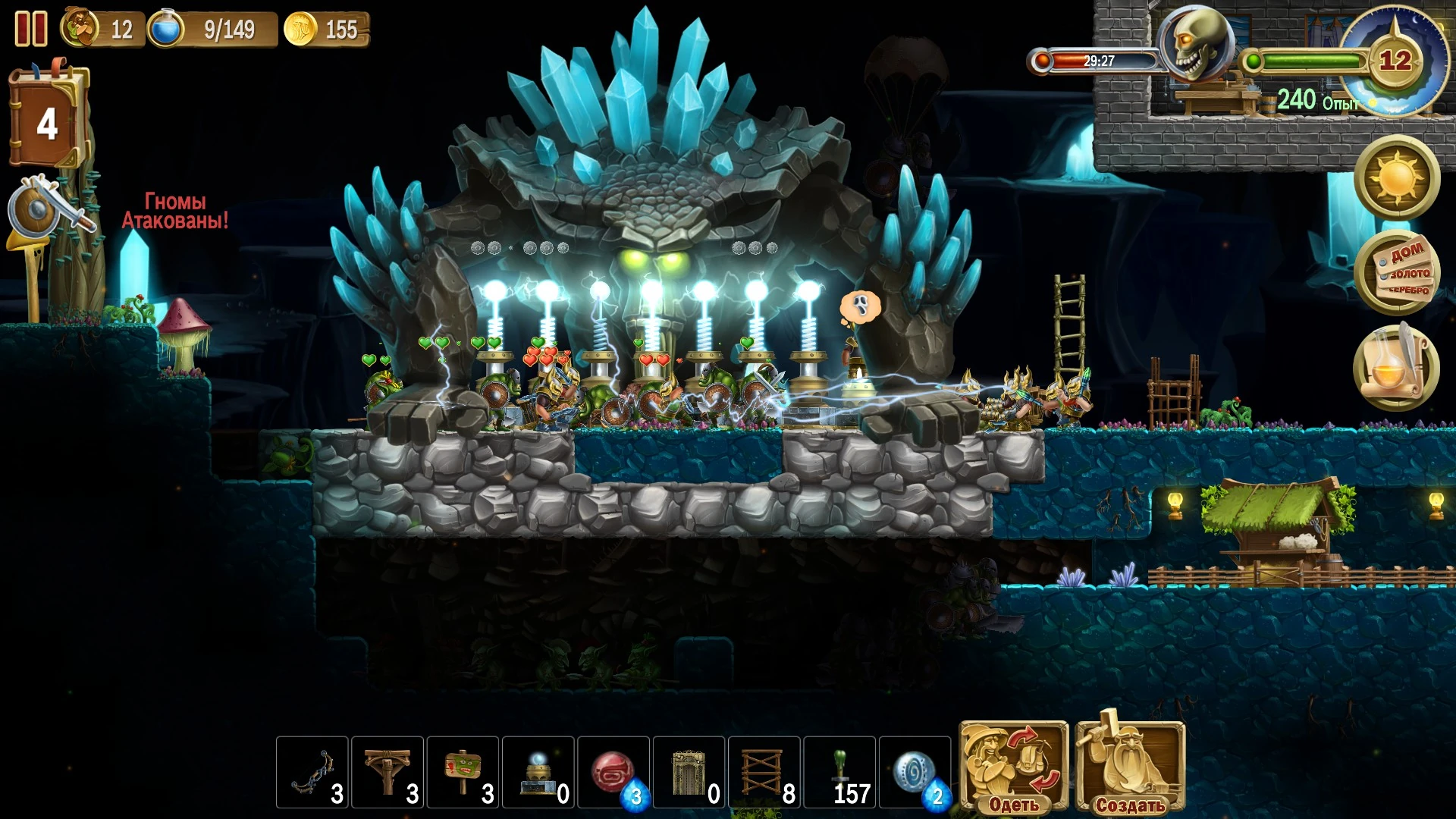Click the dwarf portrait icon showing 12

tap(80, 27)
